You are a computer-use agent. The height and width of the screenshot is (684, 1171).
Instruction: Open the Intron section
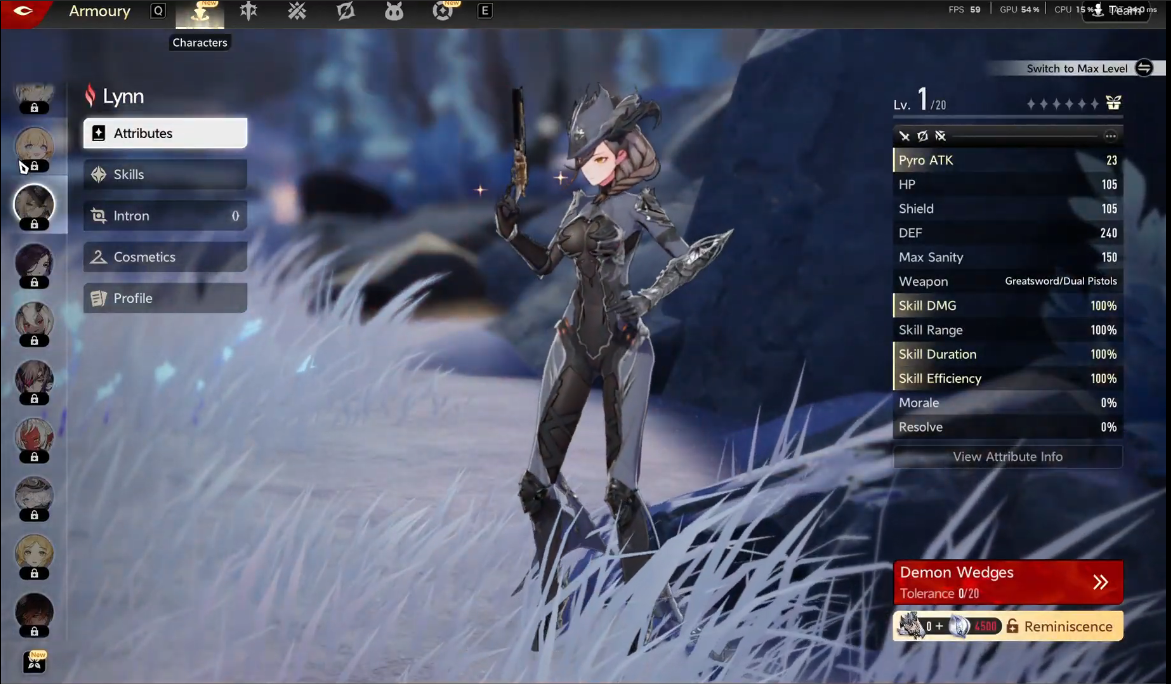pos(165,216)
